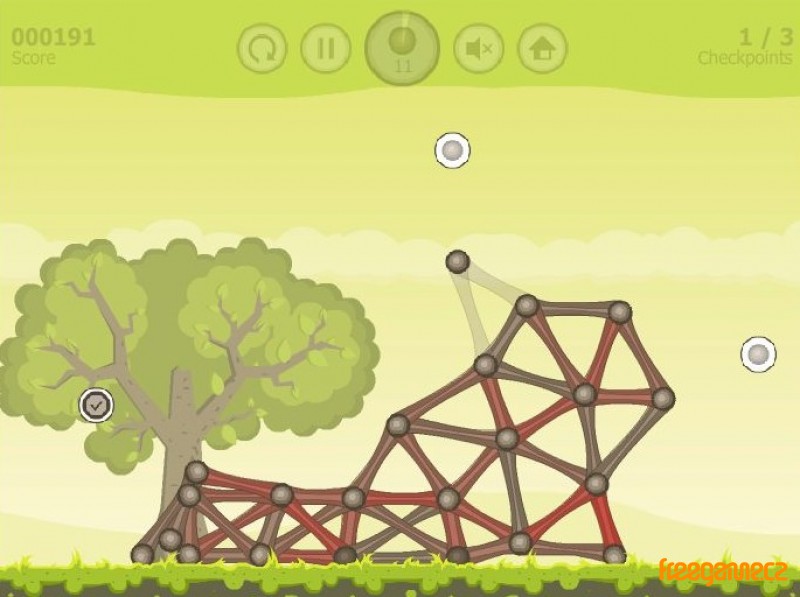This screenshot has height=597, width=800.
Task: Open the orange freegames.cz logo link
Action: click(x=723, y=571)
